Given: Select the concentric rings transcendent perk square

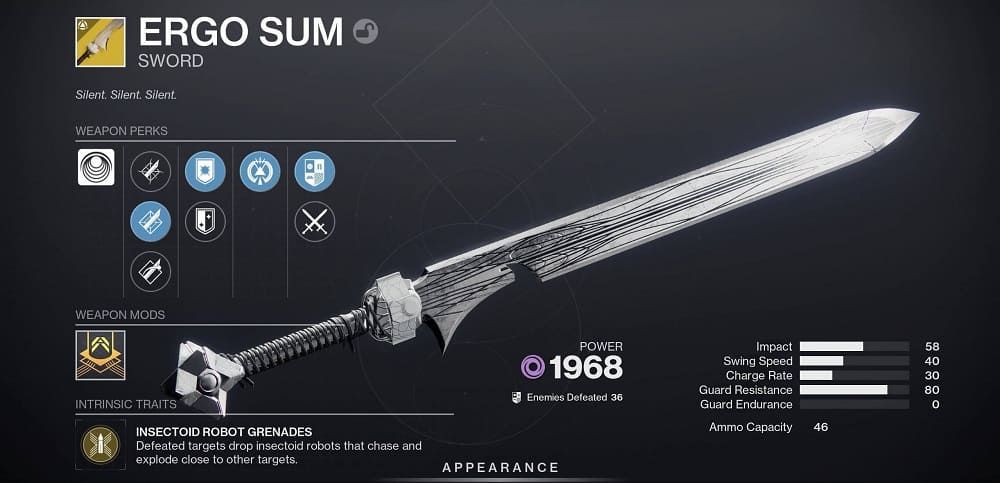Looking at the screenshot, I should click(96, 167).
